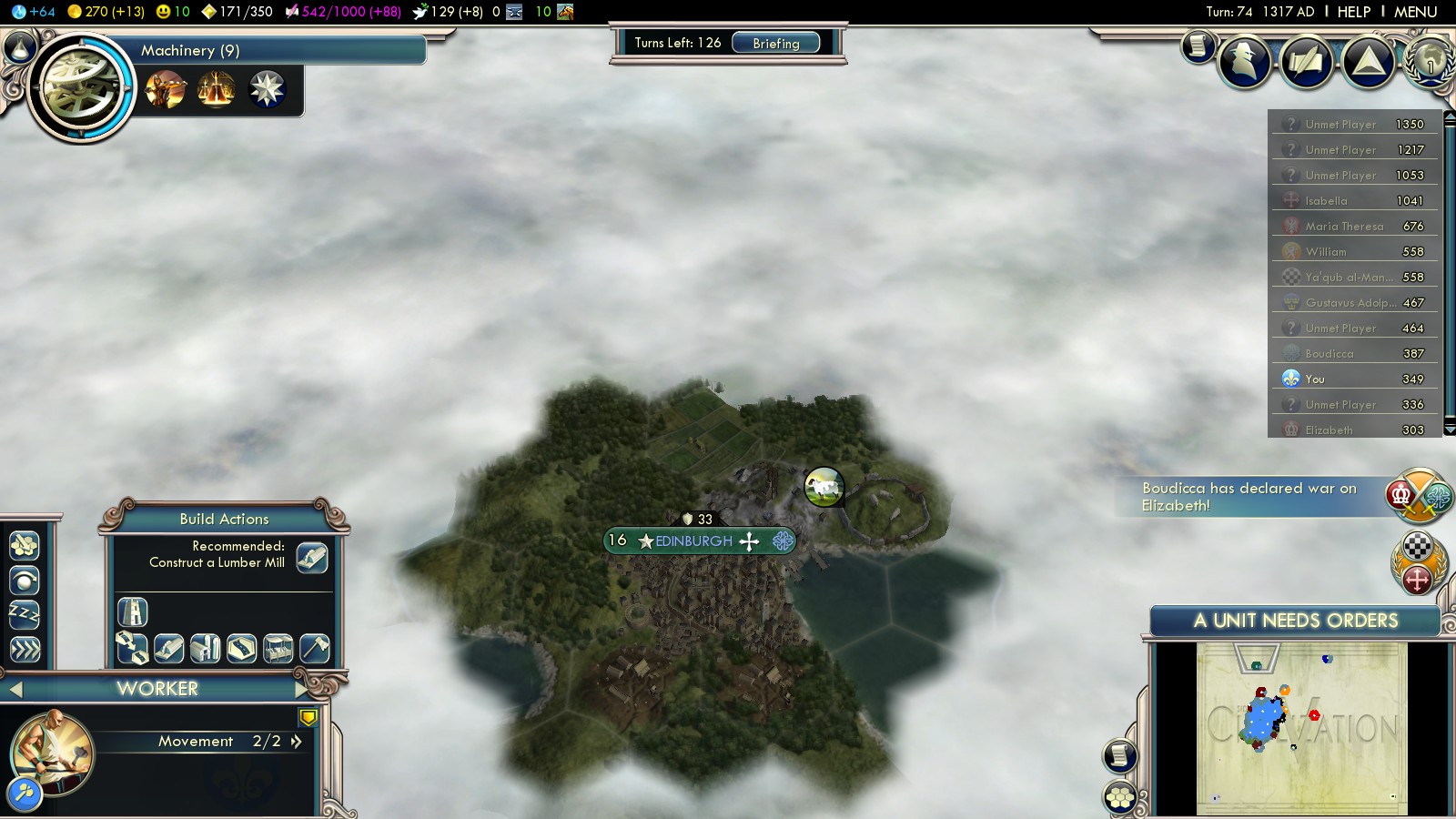The height and width of the screenshot is (819, 1456).
Task: Open the Edinburgh city banner
Action: tap(694, 541)
